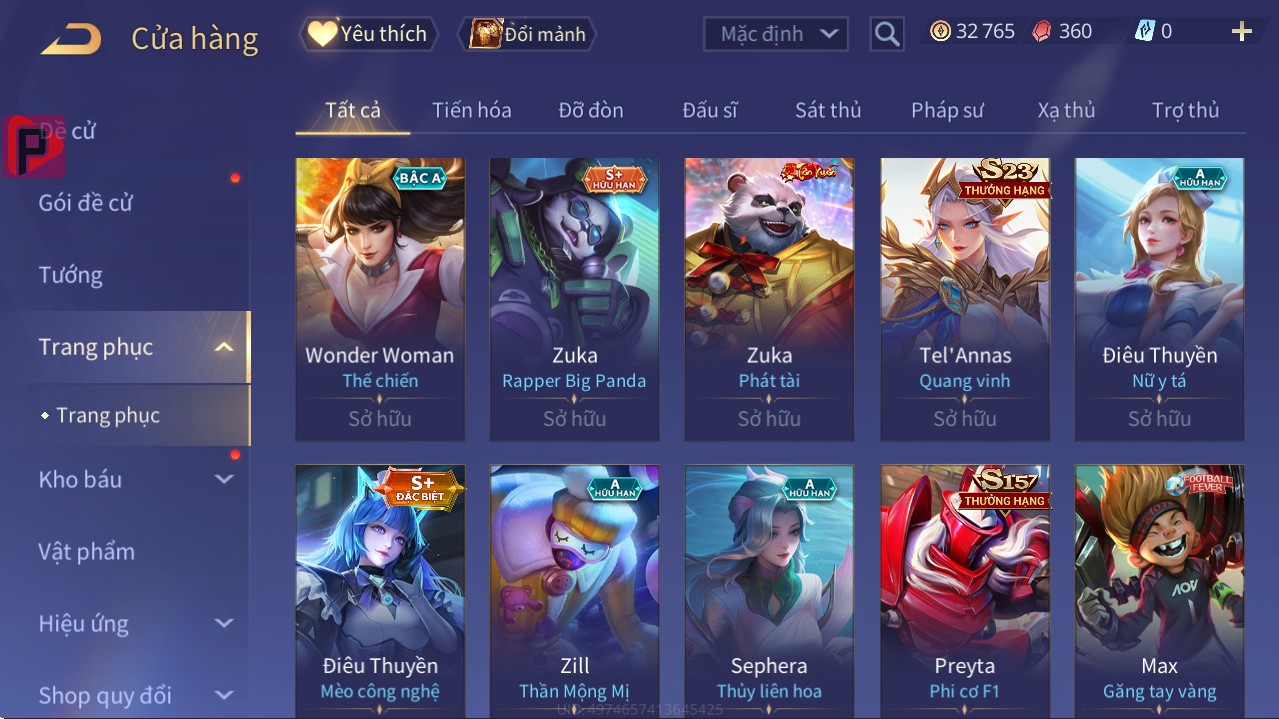Click the magnifying glass search button
1279x719 pixels.
(886, 34)
